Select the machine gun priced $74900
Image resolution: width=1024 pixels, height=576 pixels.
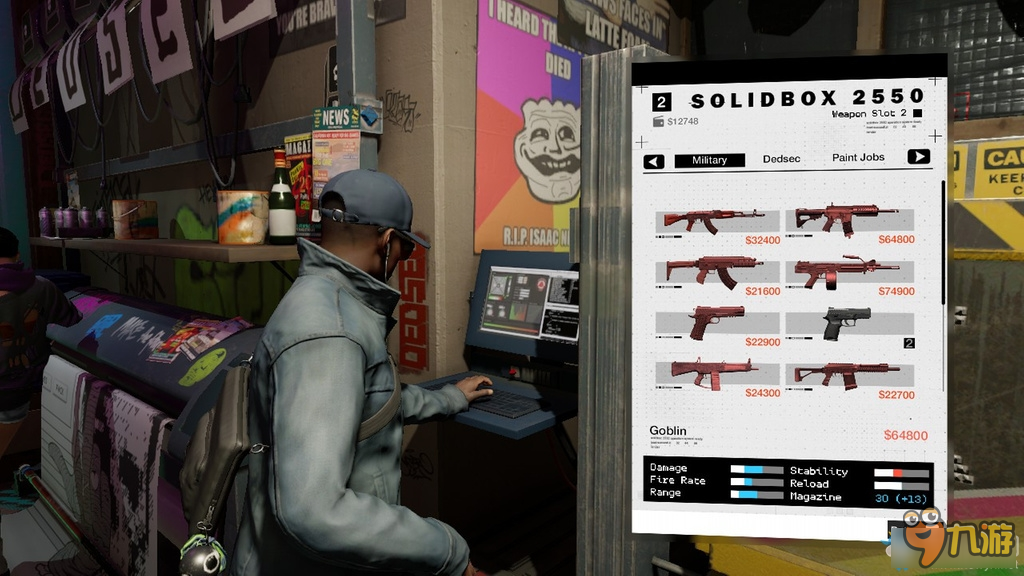(x=848, y=270)
